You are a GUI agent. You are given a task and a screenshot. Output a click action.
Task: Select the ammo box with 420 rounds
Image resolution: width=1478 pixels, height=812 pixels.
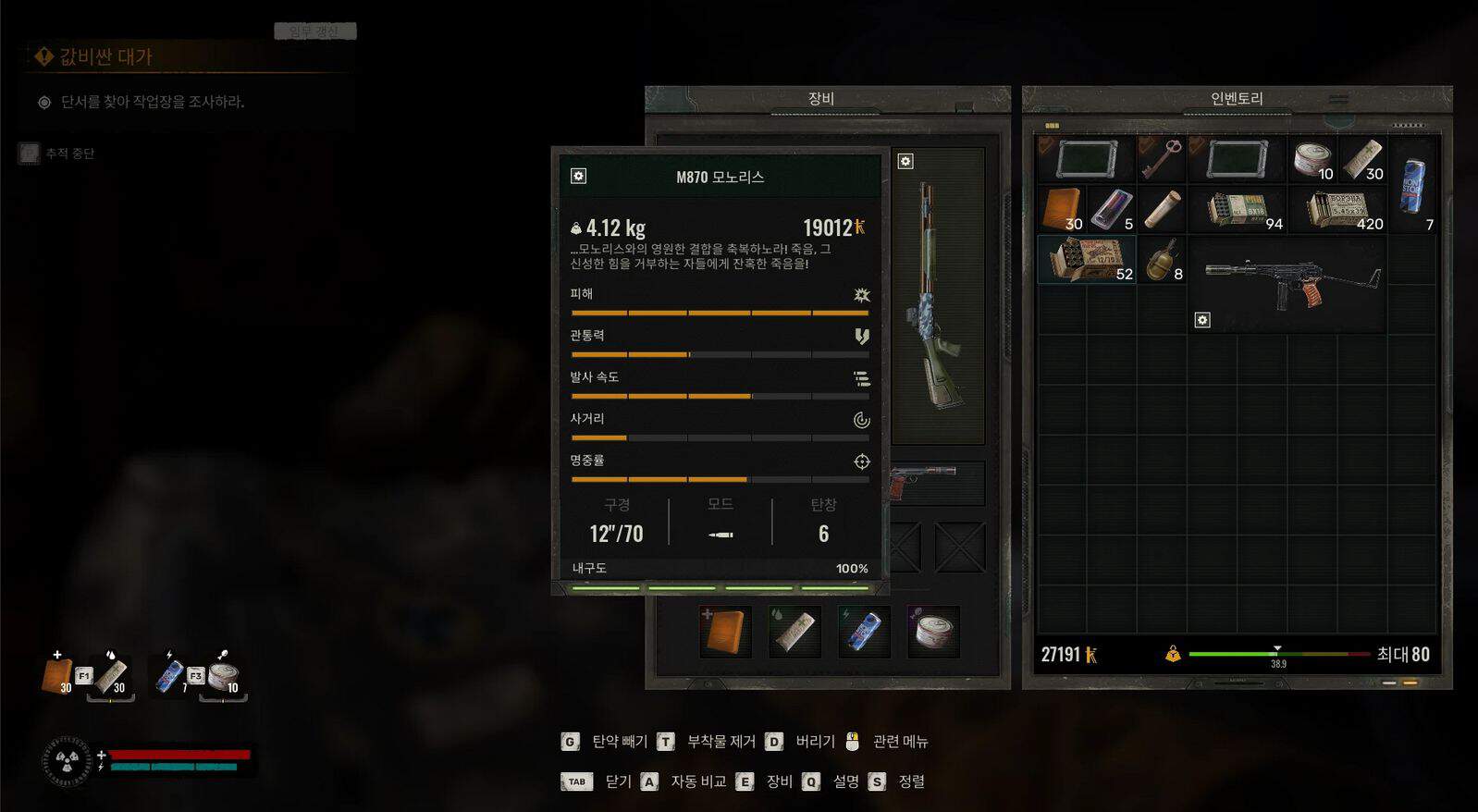[1338, 210]
